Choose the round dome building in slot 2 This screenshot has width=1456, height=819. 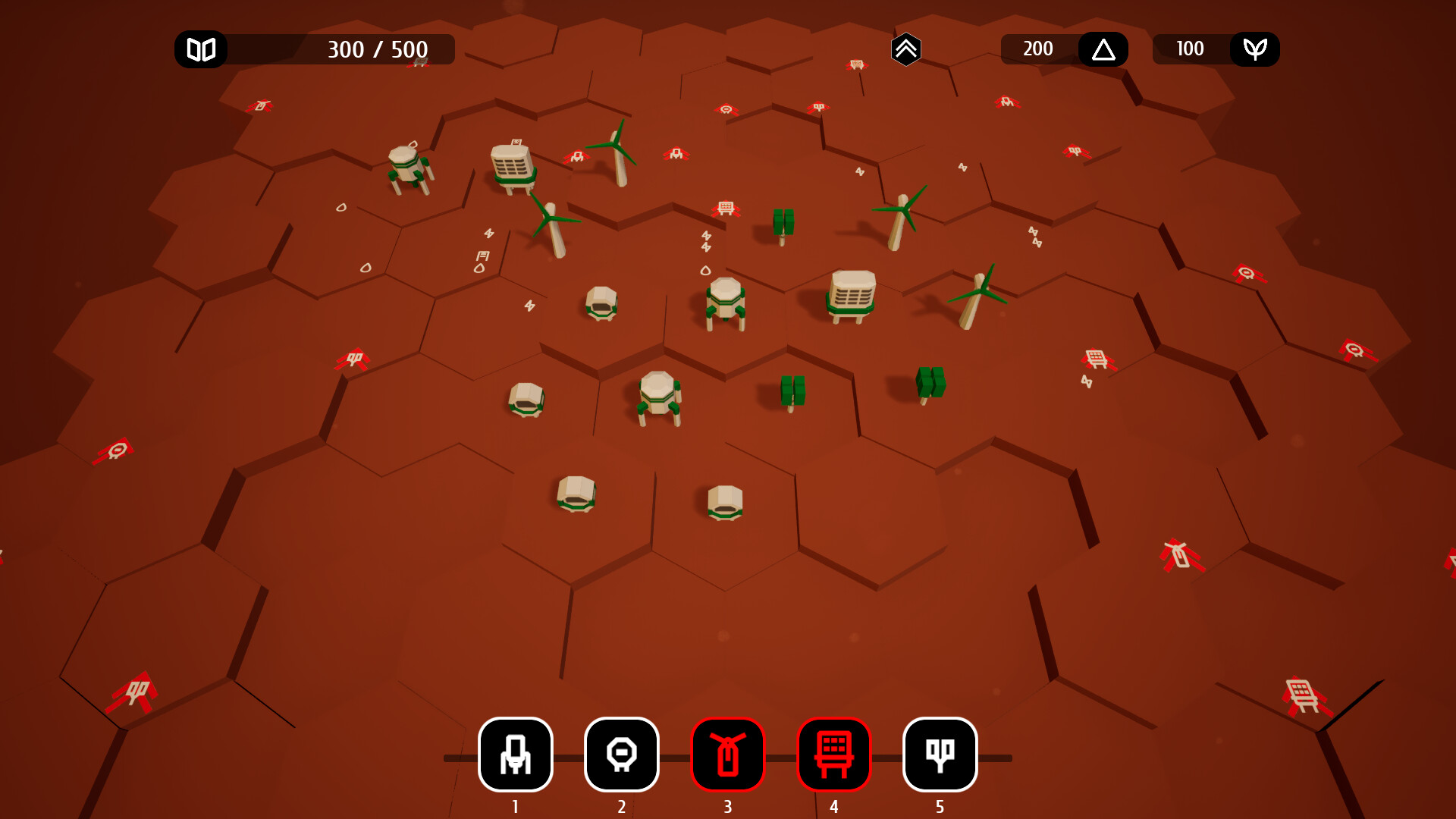click(x=622, y=755)
